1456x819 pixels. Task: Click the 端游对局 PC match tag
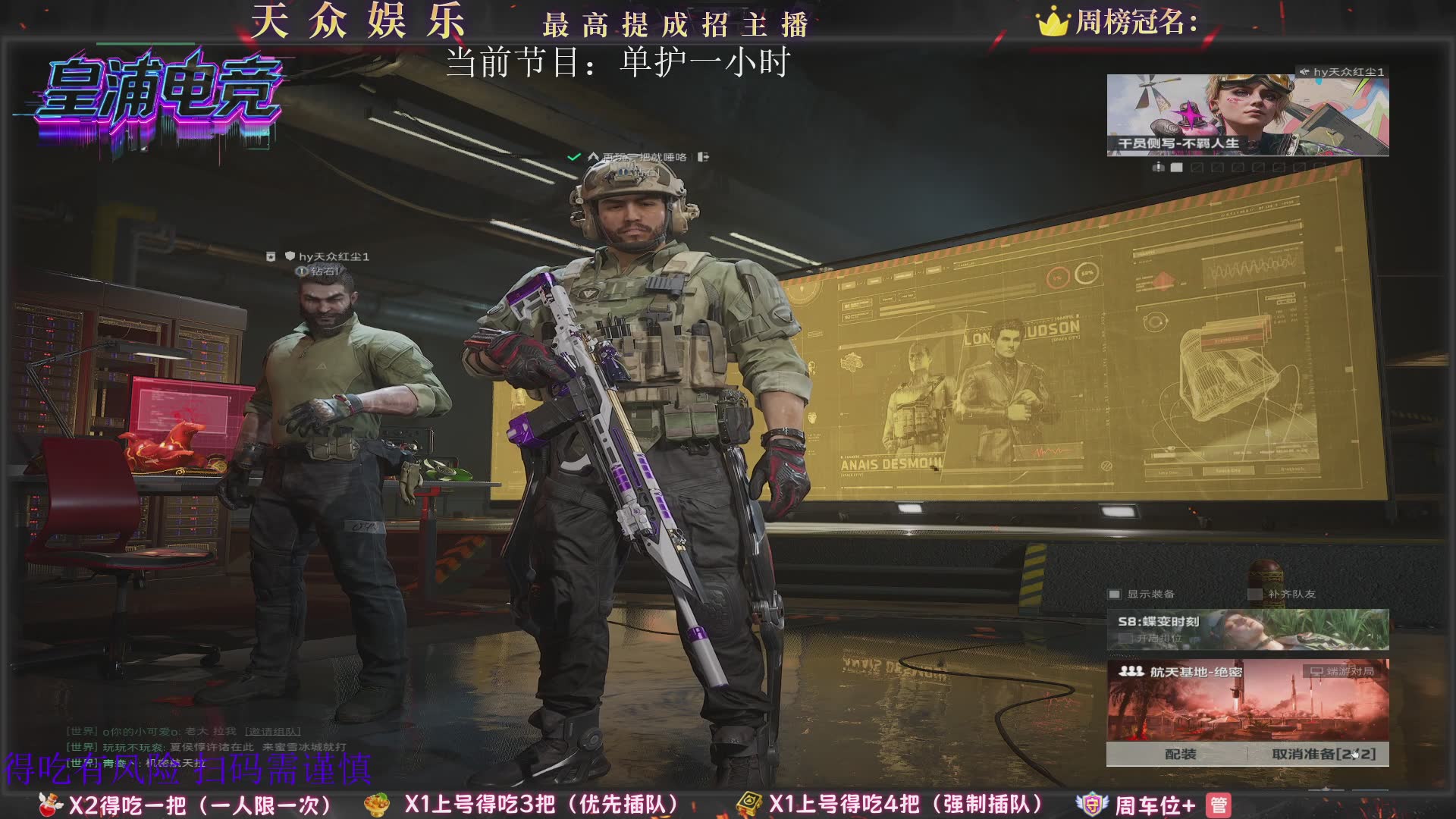(1342, 671)
